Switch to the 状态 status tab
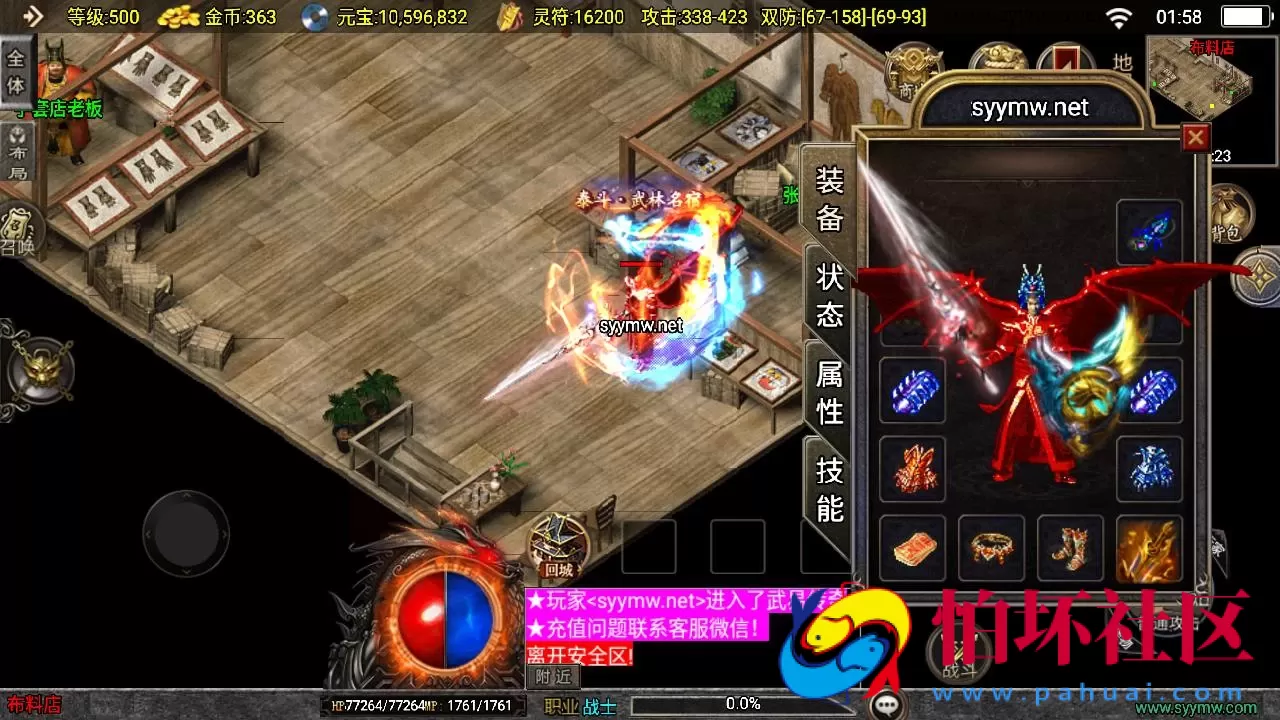Image resolution: width=1280 pixels, height=720 pixels. click(828, 295)
